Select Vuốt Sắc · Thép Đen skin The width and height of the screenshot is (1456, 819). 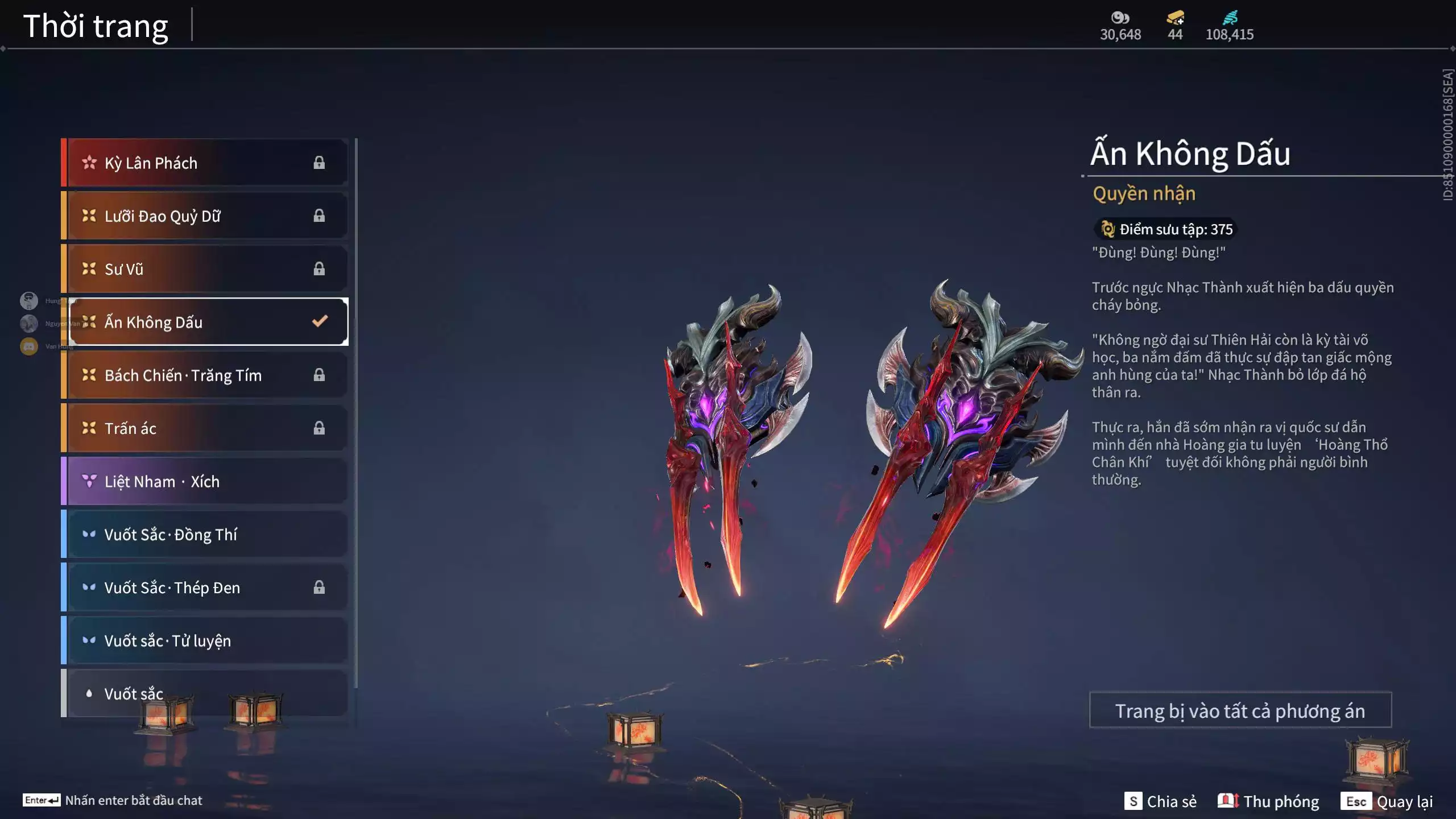(205, 588)
